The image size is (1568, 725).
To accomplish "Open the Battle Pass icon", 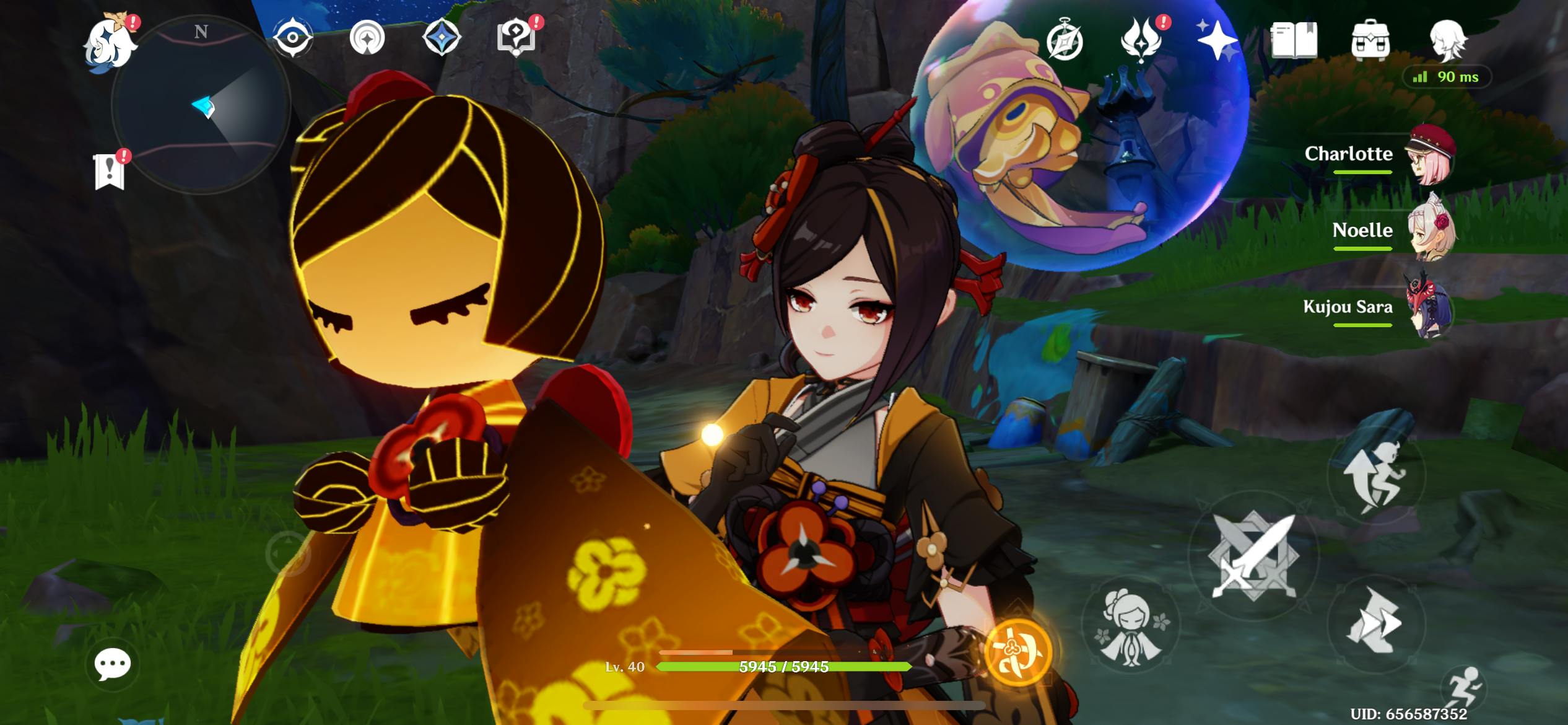I will (1141, 40).
